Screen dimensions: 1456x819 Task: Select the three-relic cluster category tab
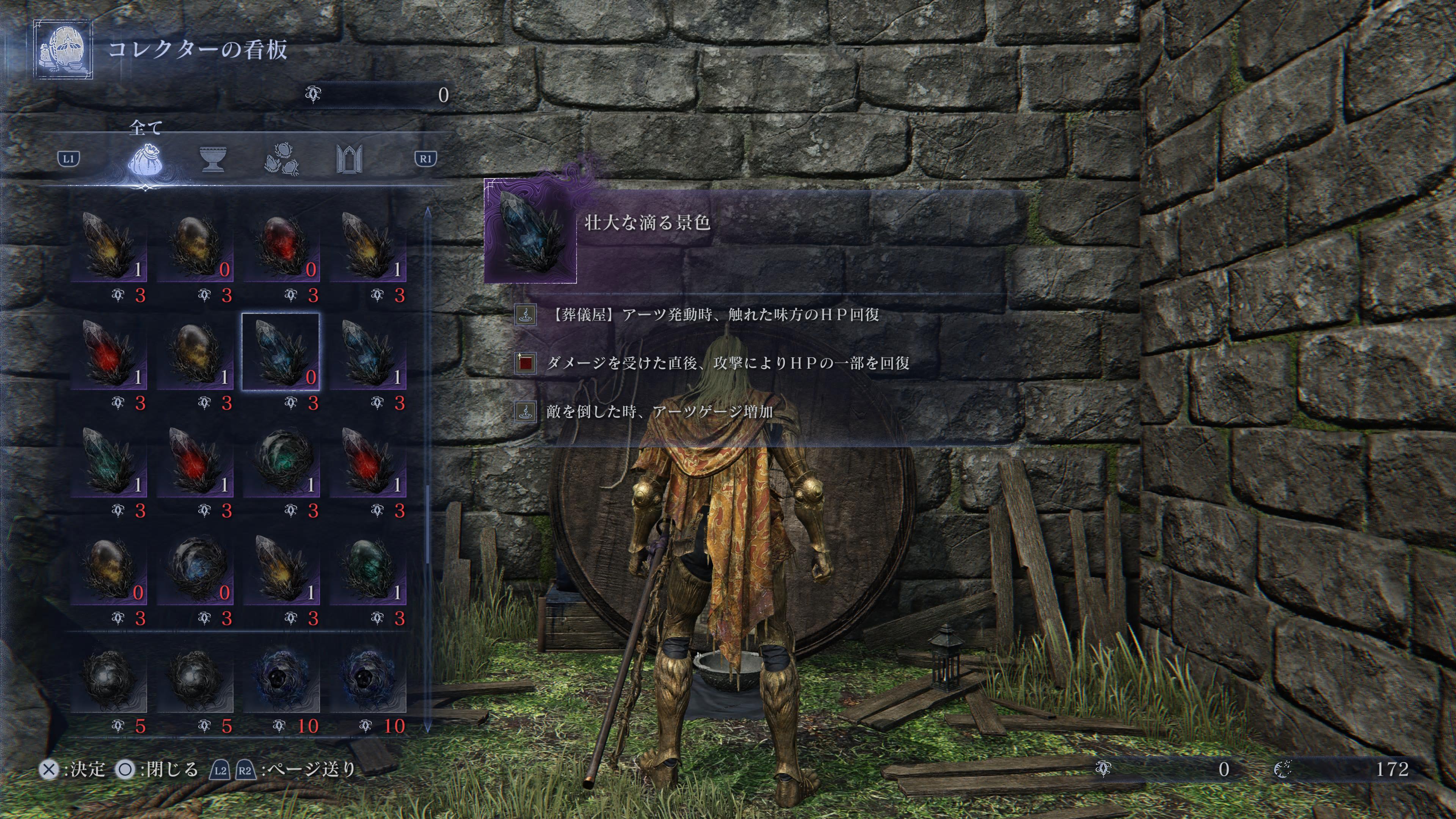[x=281, y=159]
